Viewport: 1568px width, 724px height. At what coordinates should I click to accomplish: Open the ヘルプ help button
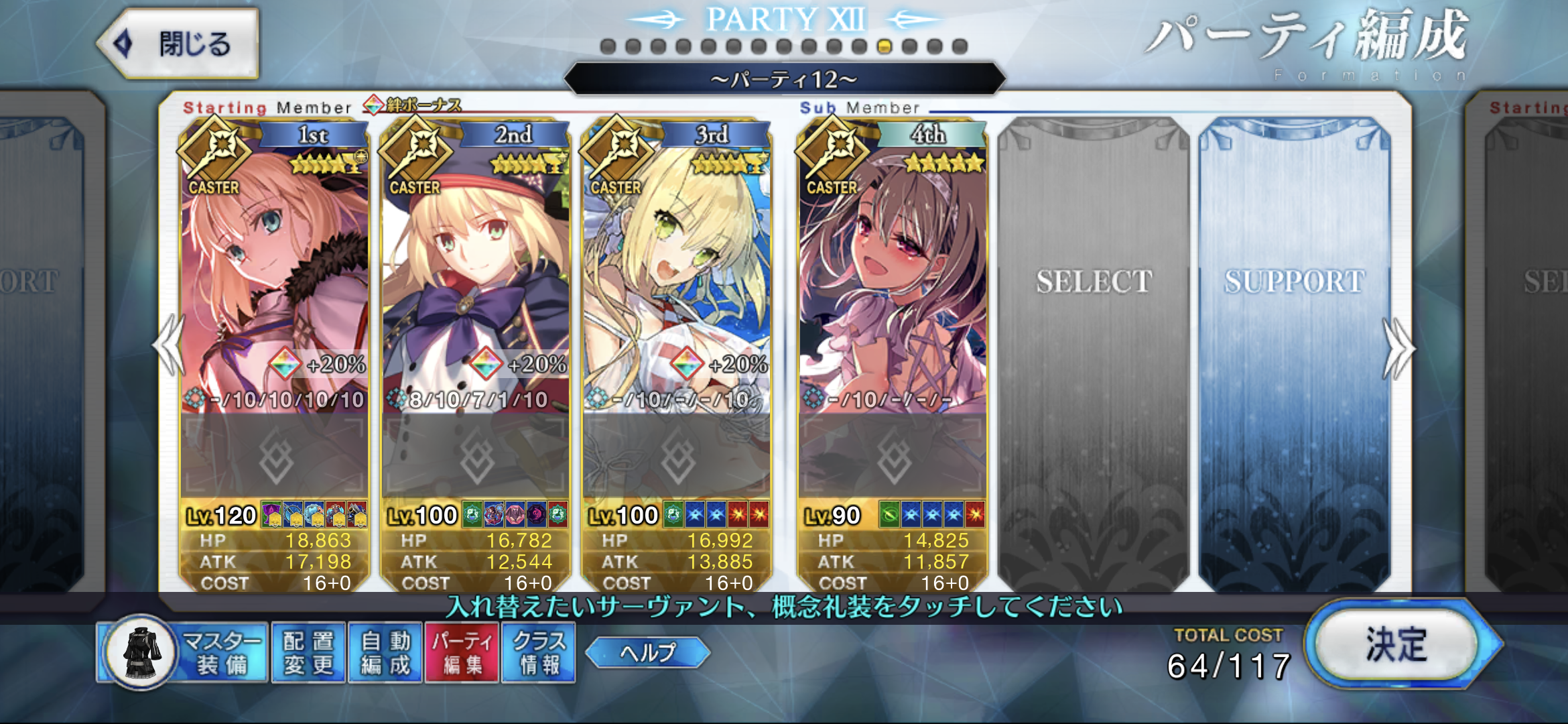click(647, 652)
